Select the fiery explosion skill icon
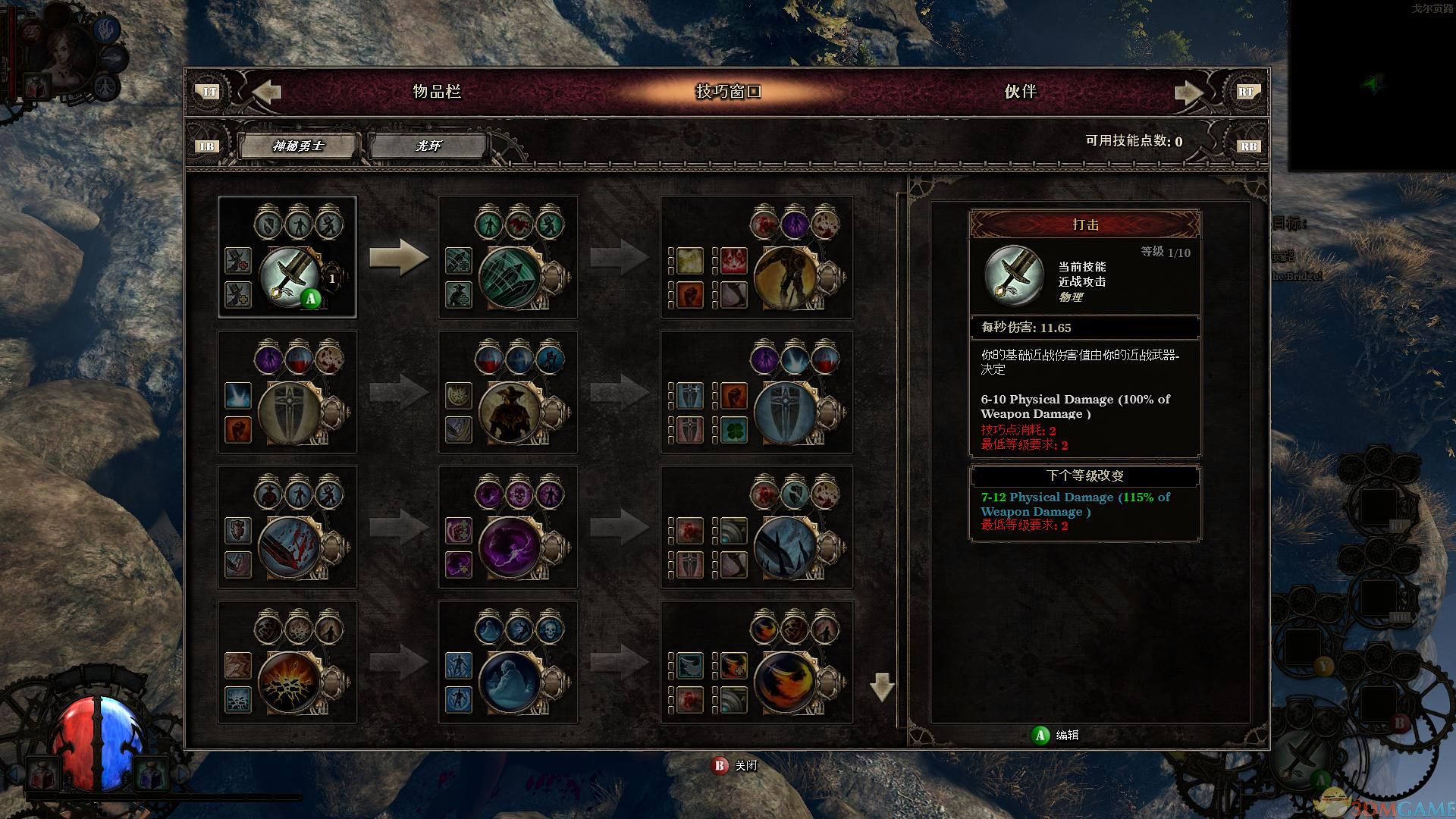The width and height of the screenshot is (1456, 819). (x=289, y=682)
